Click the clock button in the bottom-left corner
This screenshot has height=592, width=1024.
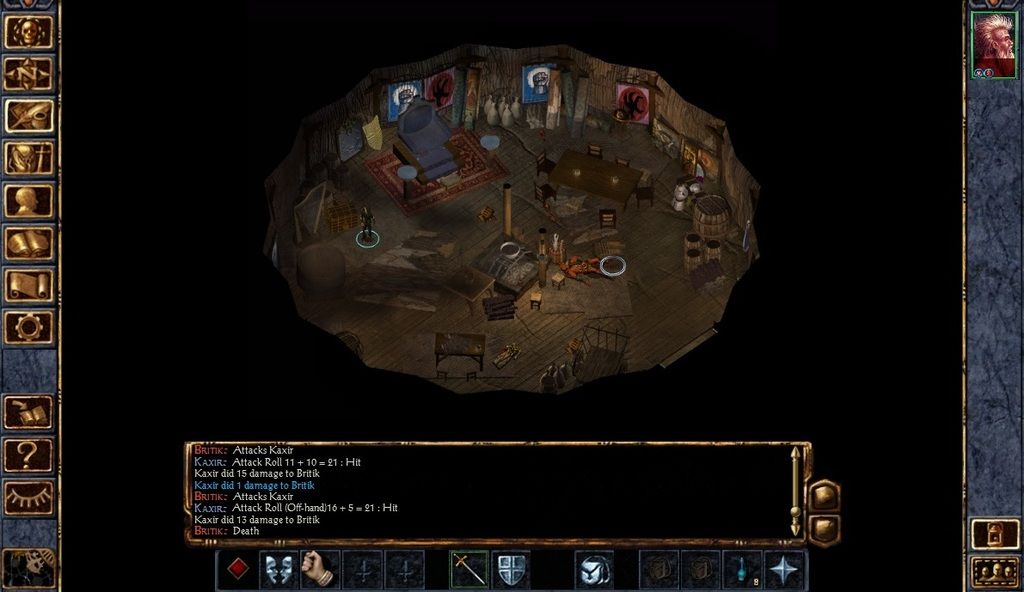[x=27, y=568]
